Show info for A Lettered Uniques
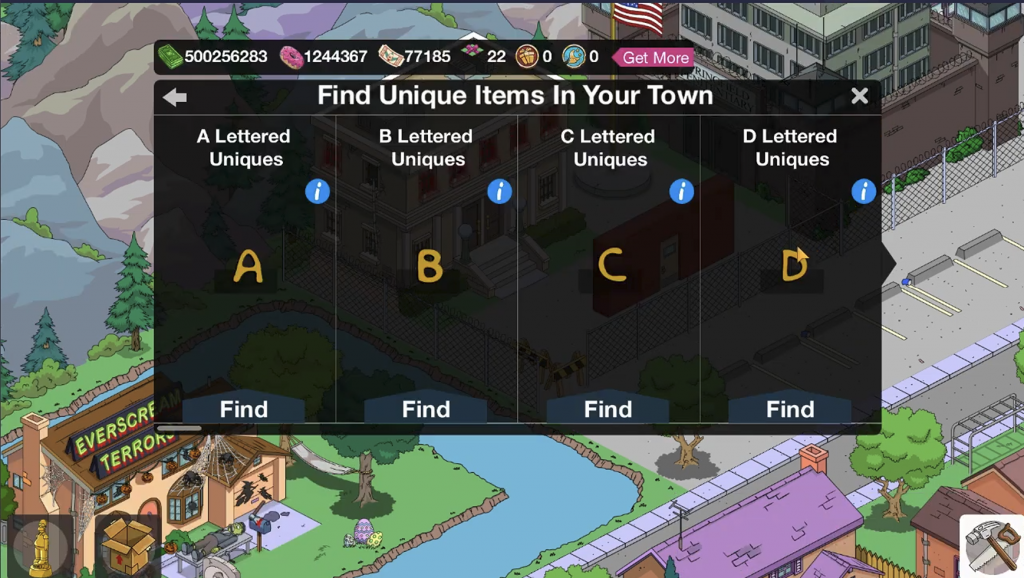1024x578 pixels. (x=317, y=191)
